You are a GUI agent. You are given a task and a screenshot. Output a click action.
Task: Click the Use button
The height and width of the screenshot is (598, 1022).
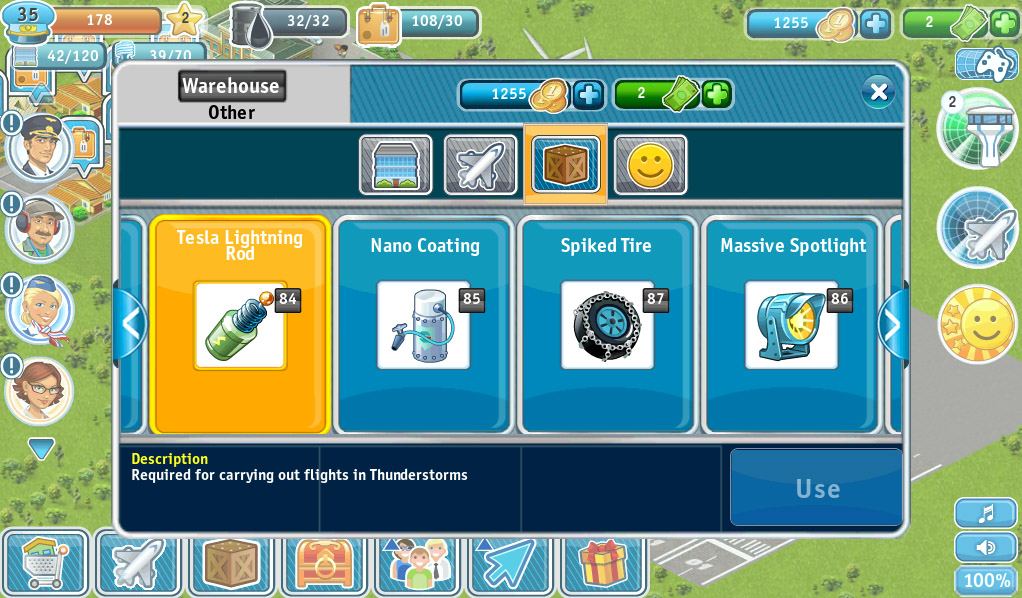click(x=816, y=488)
